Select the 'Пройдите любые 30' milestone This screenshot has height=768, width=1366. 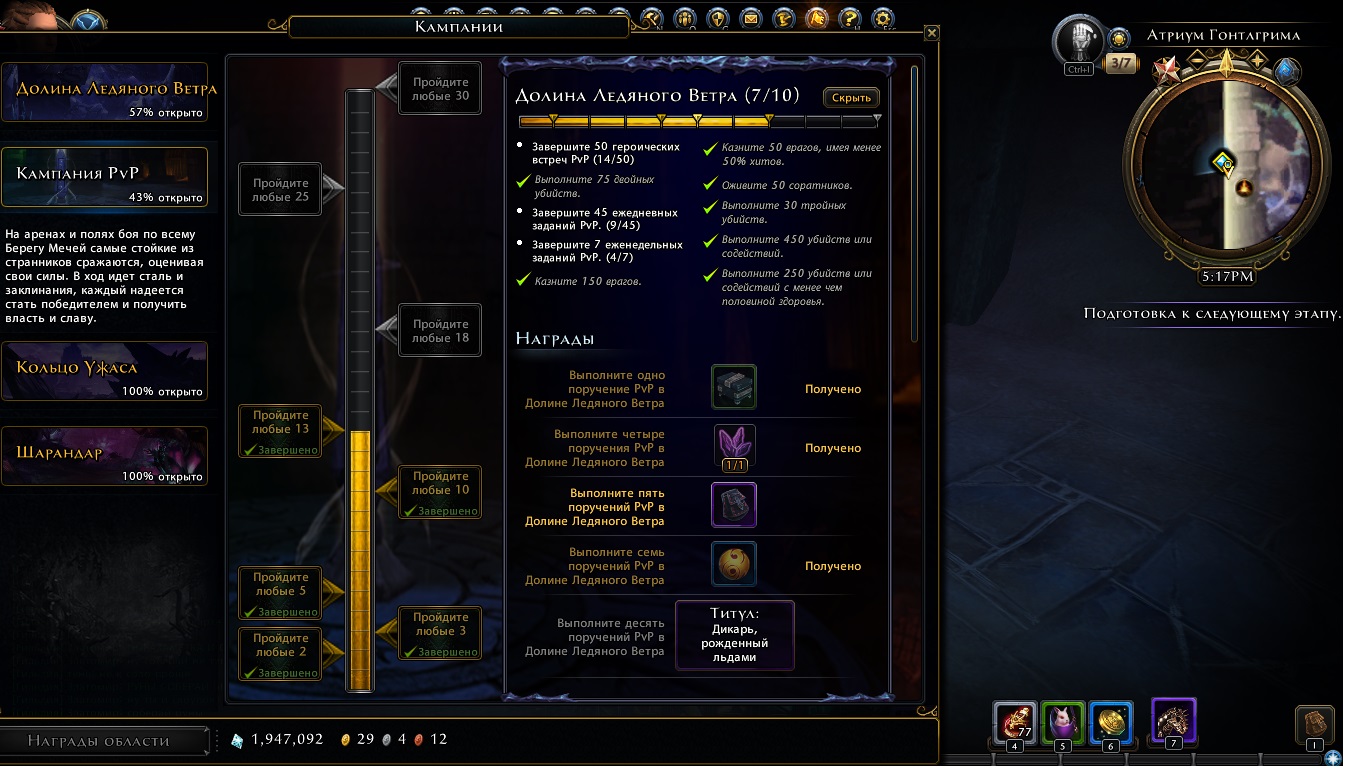click(440, 89)
